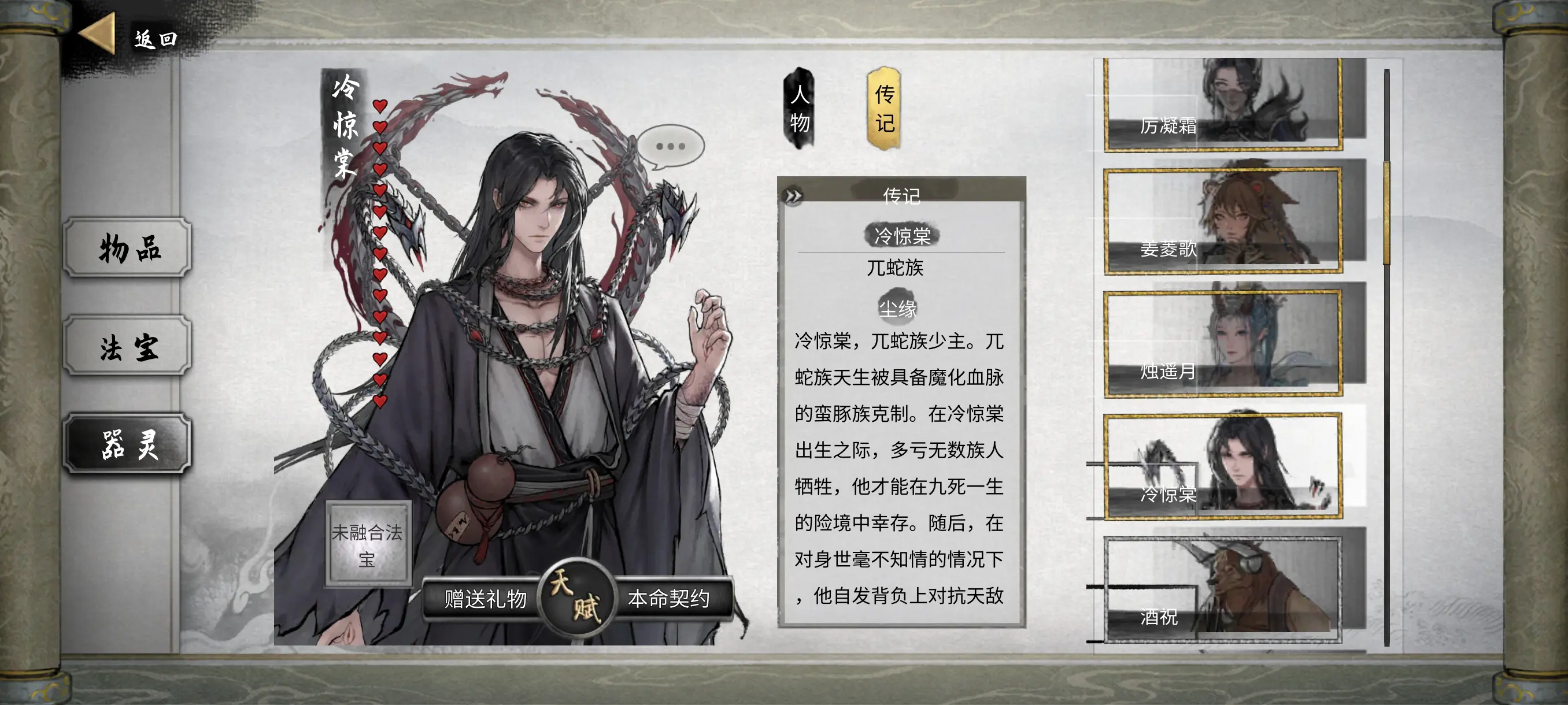Select the 未融合法宝 slot
Viewport: 1568px width, 705px height.
coord(367,544)
